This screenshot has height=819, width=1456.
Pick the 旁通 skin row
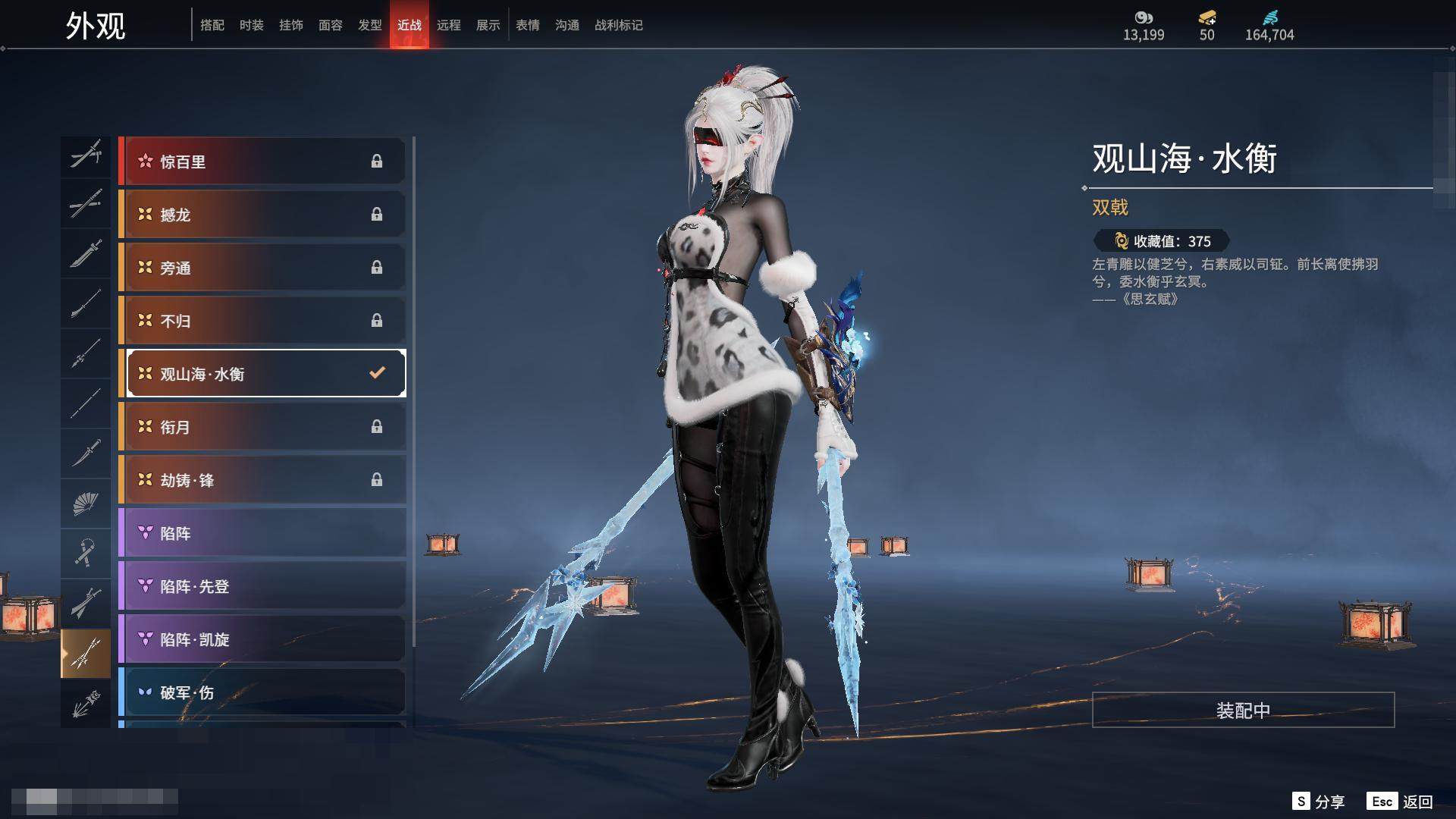[262, 268]
